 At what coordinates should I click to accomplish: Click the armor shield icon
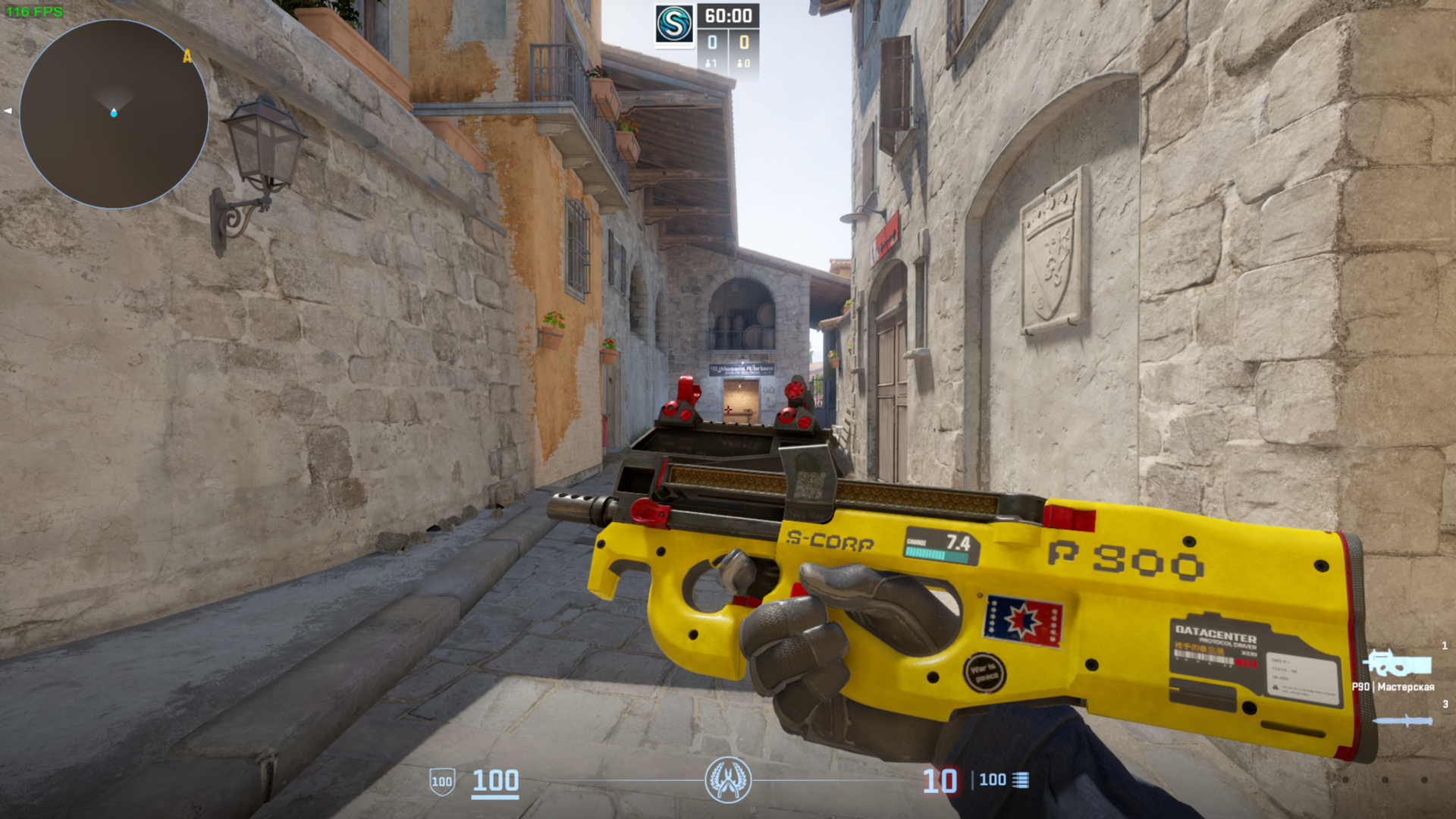[442, 781]
